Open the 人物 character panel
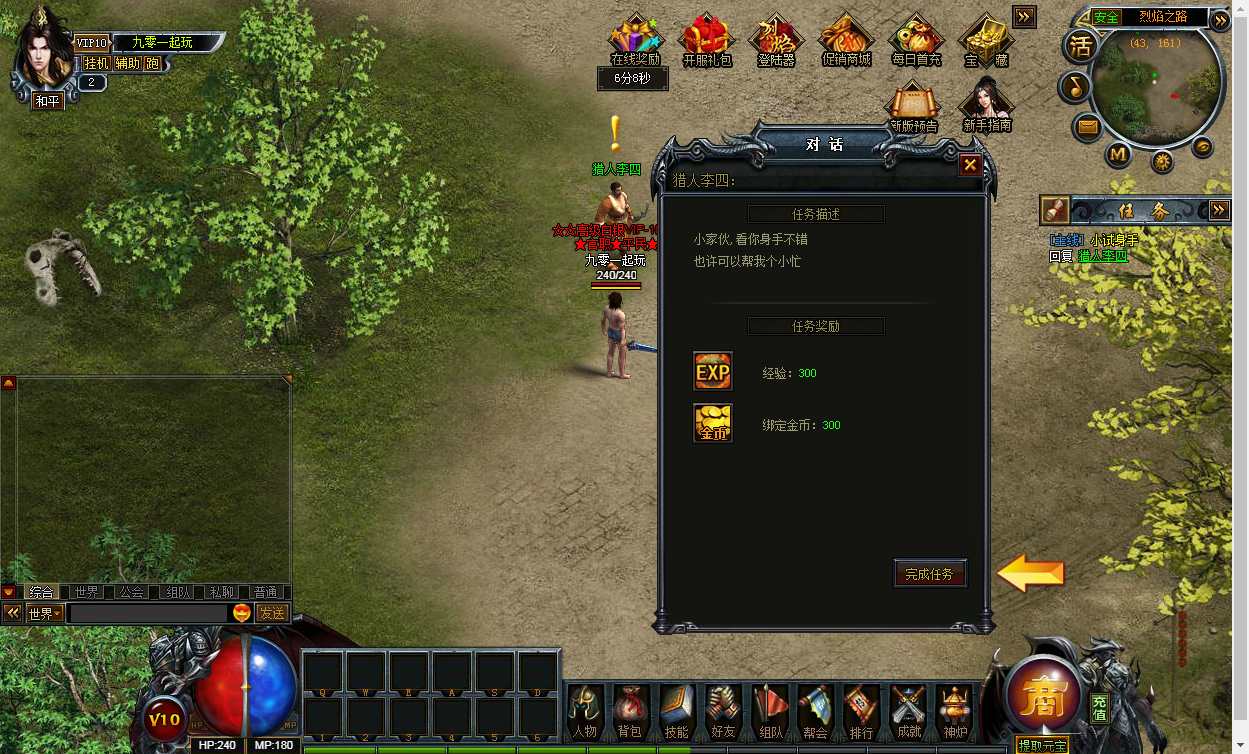 [x=585, y=711]
